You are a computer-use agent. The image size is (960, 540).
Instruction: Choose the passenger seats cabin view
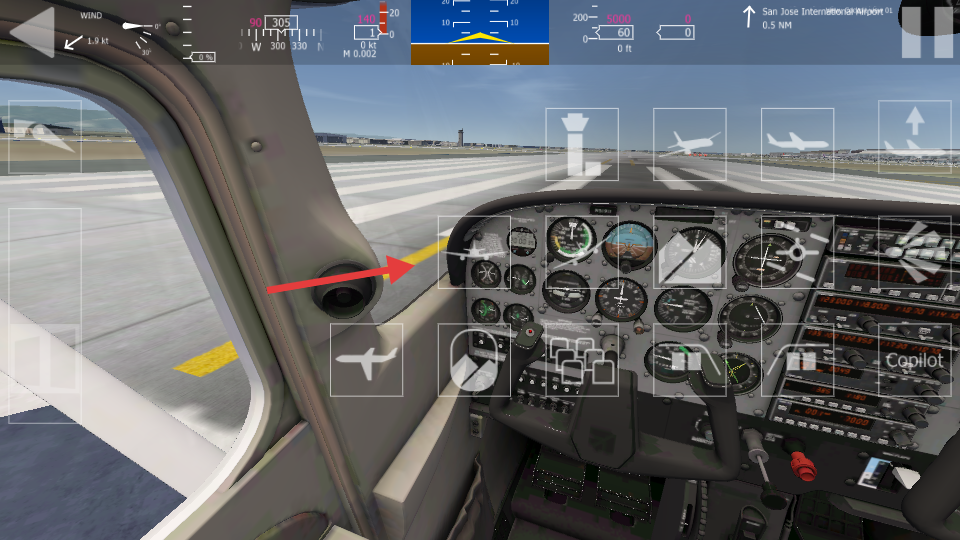coord(582,359)
